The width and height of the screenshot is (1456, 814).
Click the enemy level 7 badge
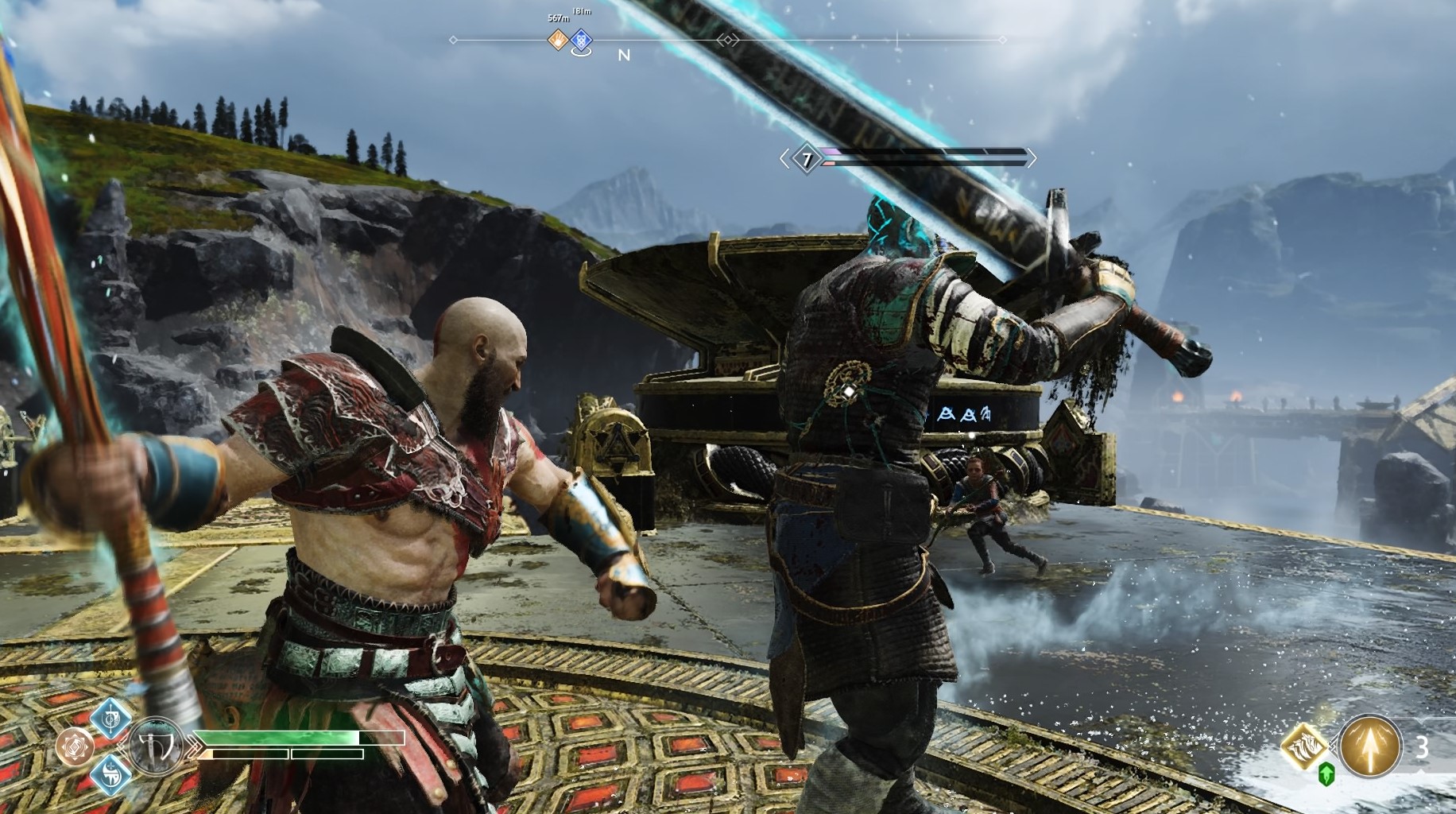click(807, 160)
